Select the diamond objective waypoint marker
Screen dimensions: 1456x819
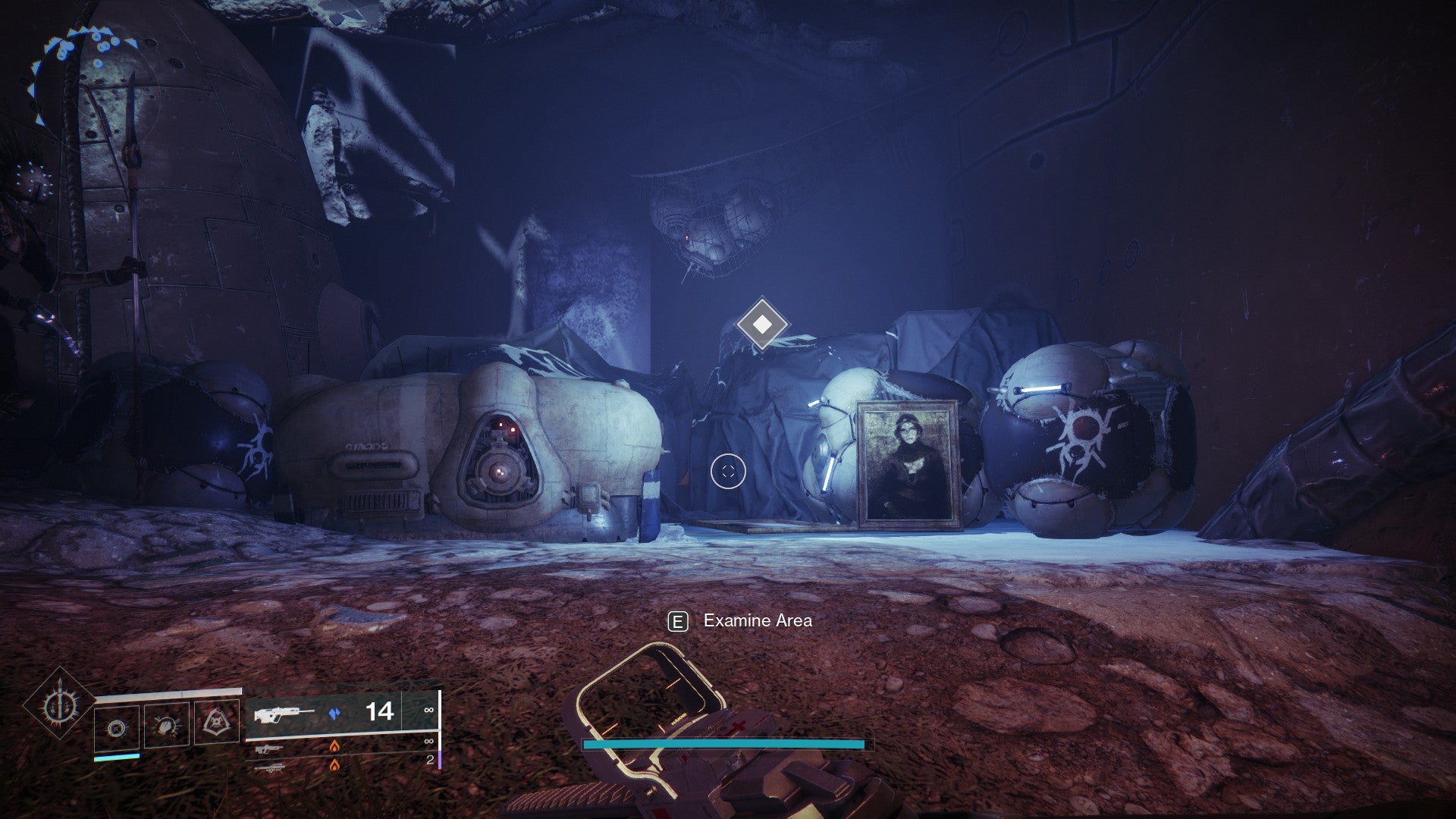[x=762, y=325]
